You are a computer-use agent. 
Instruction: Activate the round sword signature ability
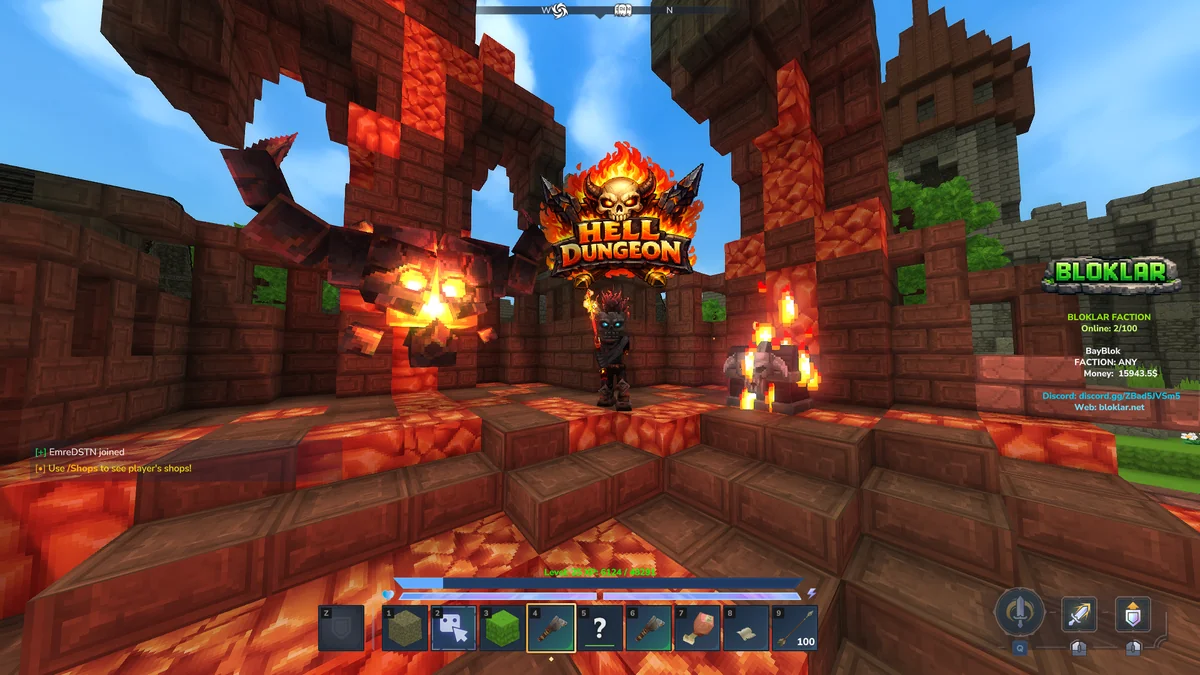(1019, 611)
